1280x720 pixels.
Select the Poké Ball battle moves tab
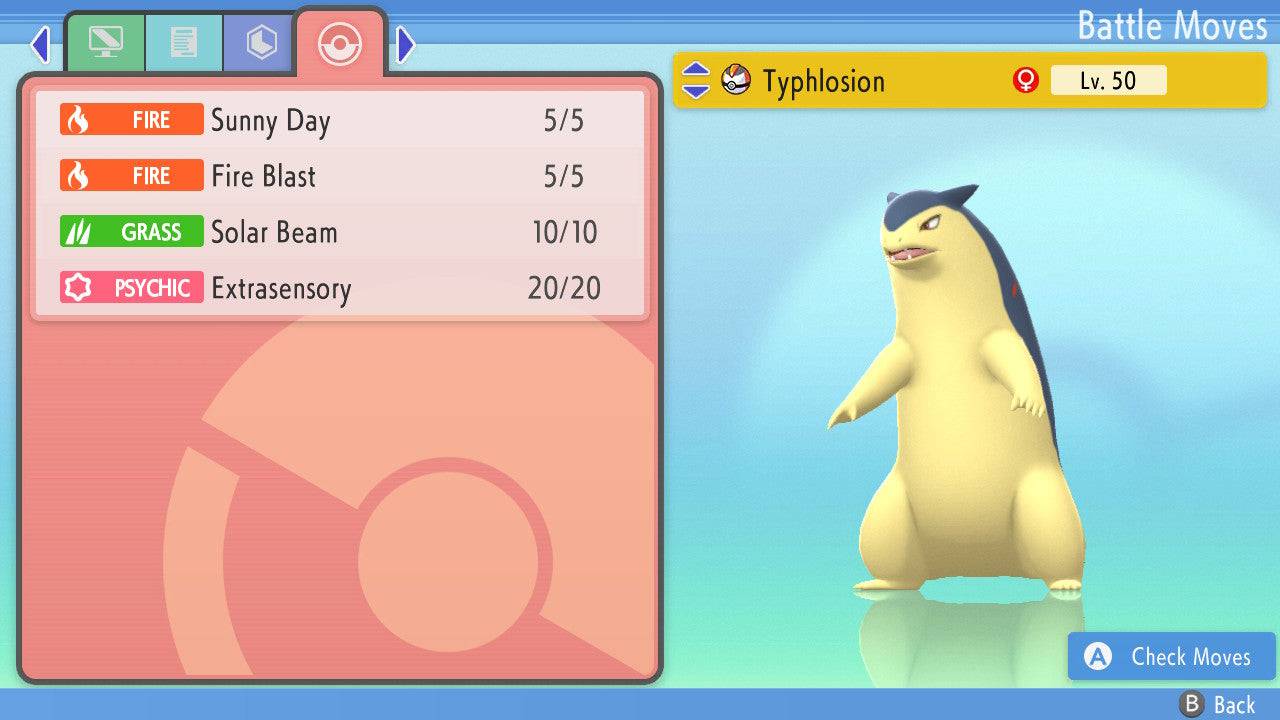pyautogui.click(x=340, y=44)
